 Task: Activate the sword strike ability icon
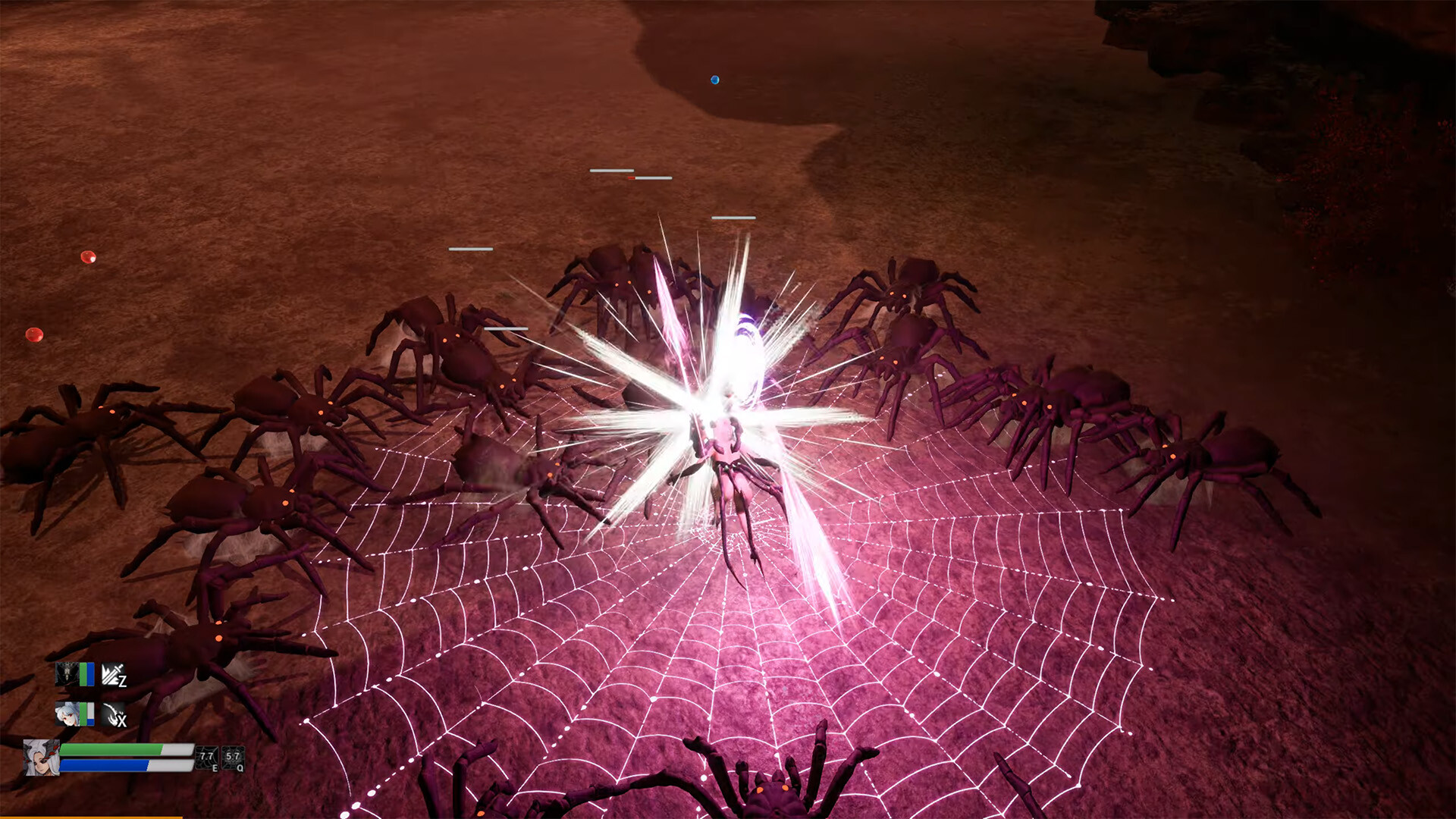point(114,674)
